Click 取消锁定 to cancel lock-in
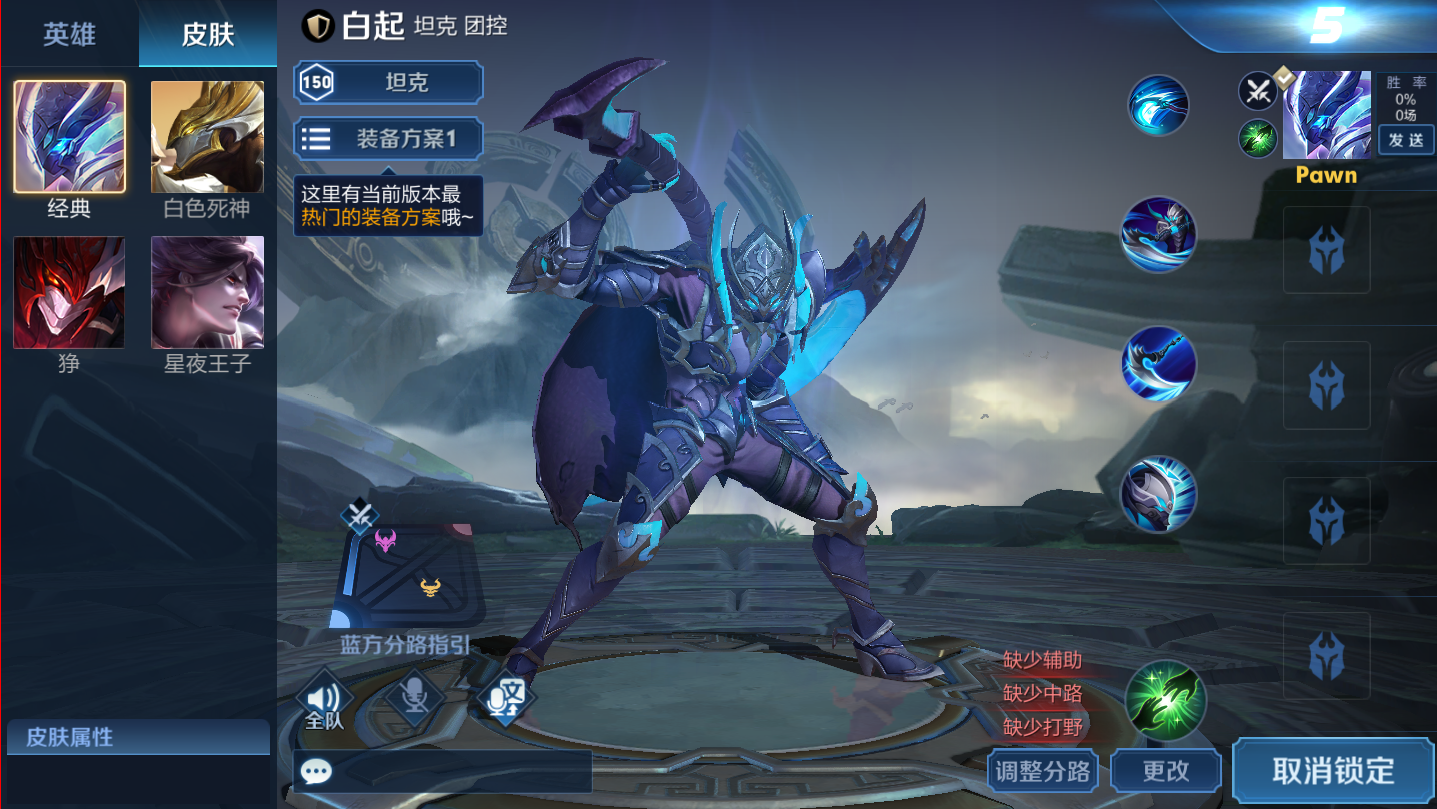 pyautogui.click(x=1333, y=771)
